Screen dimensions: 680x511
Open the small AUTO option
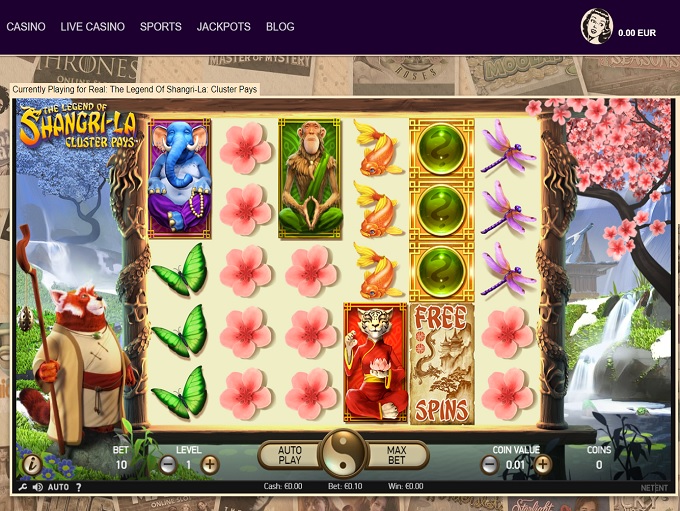(x=58, y=487)
